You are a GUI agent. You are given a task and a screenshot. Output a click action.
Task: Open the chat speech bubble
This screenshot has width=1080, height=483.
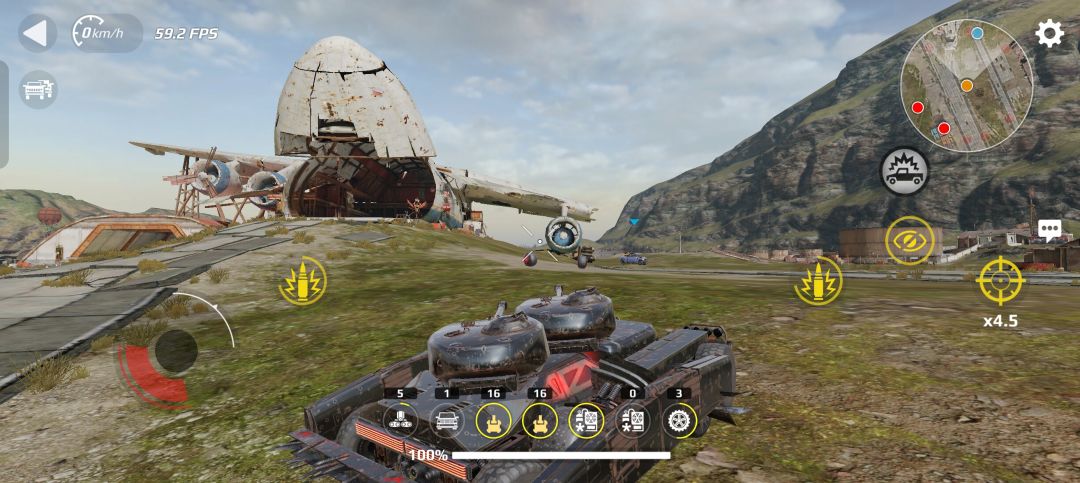(x=1049, y=229)
